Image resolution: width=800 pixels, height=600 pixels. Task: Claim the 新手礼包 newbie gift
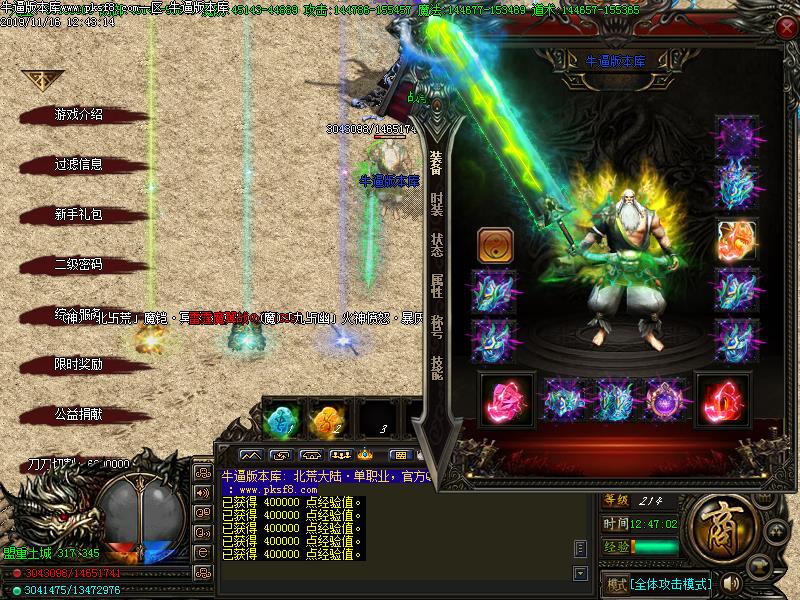coord(78,214)
